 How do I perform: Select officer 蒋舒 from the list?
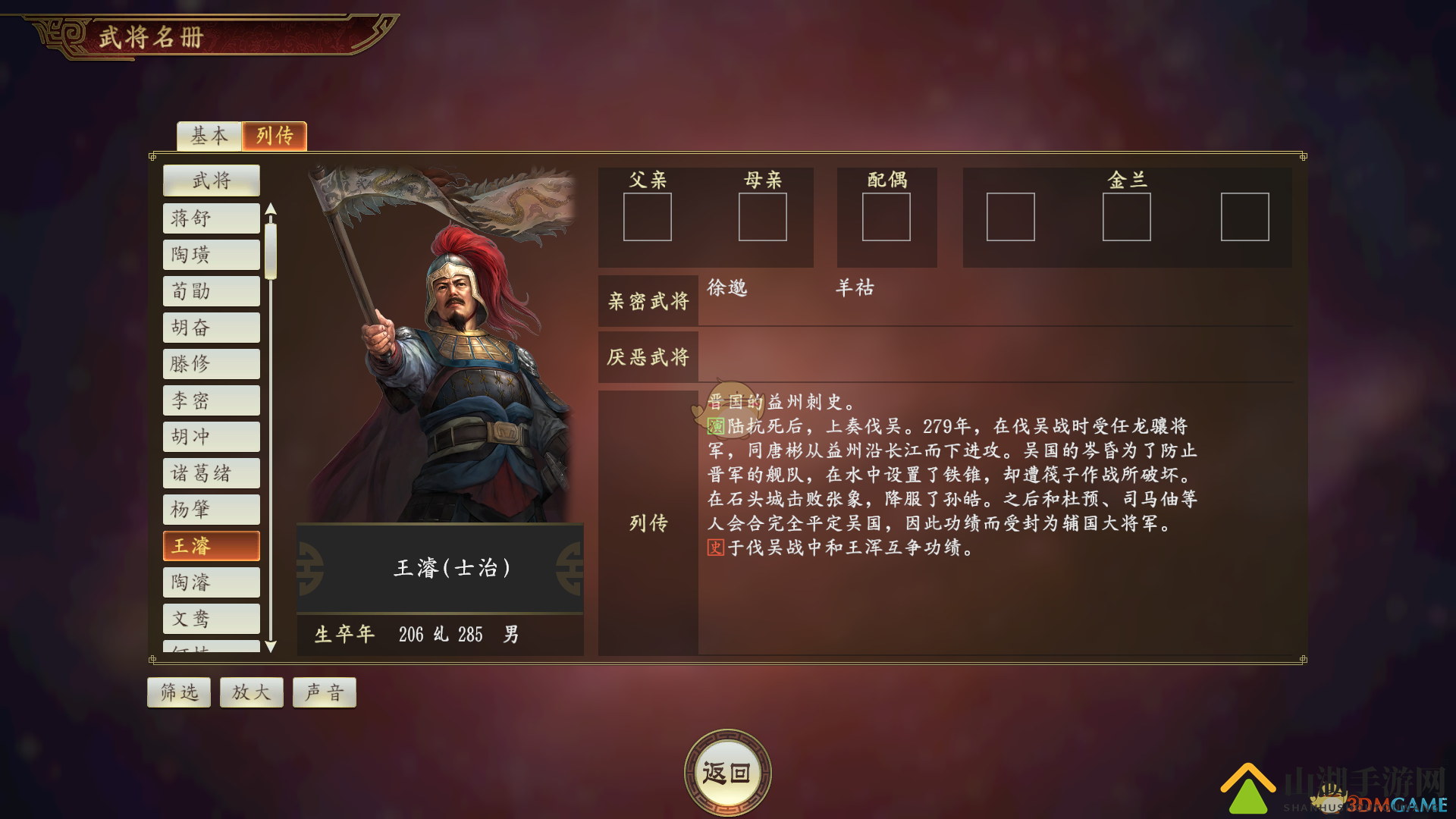click(x=211, y=218)
